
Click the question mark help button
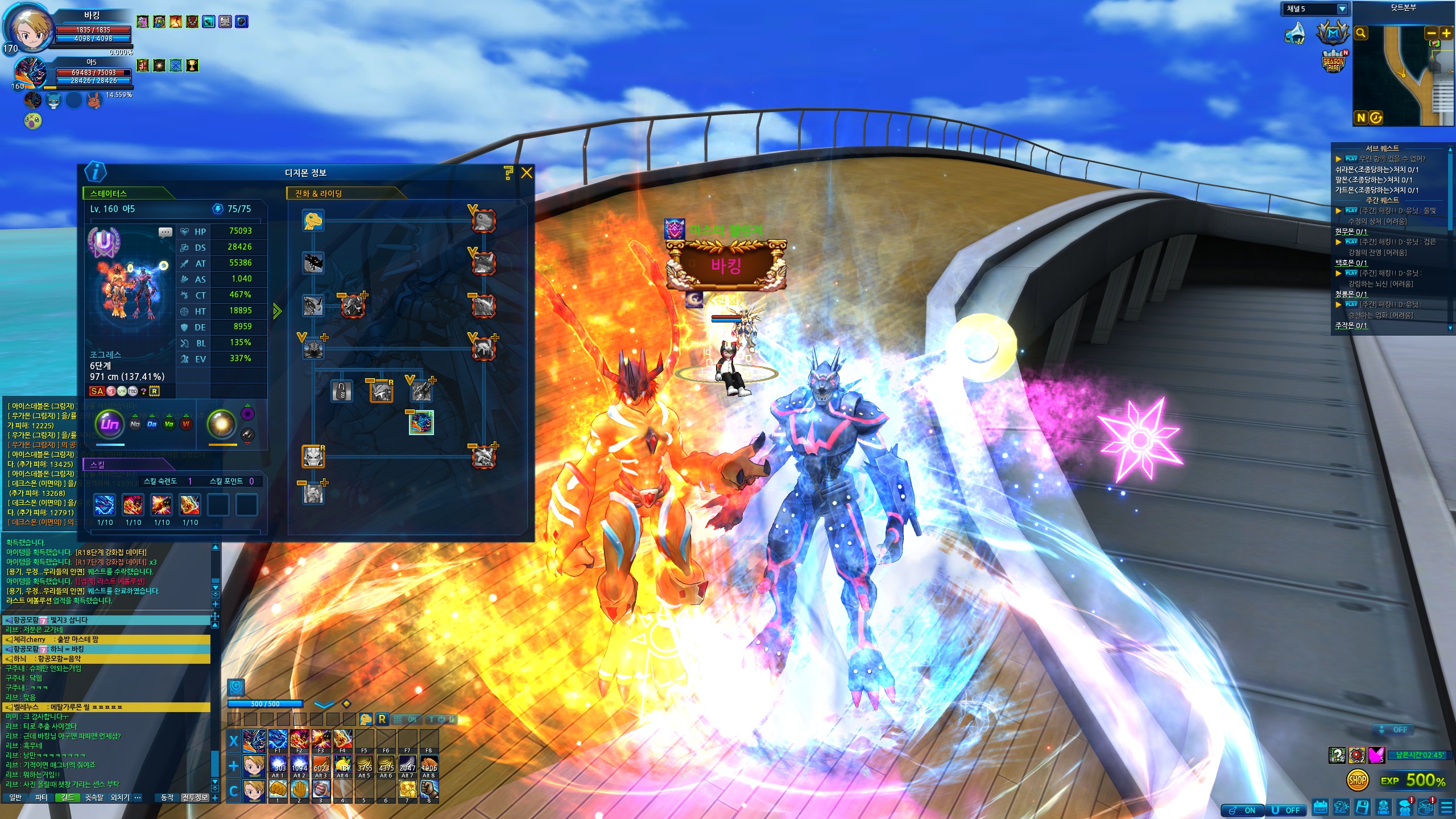(x=508, y=173)
